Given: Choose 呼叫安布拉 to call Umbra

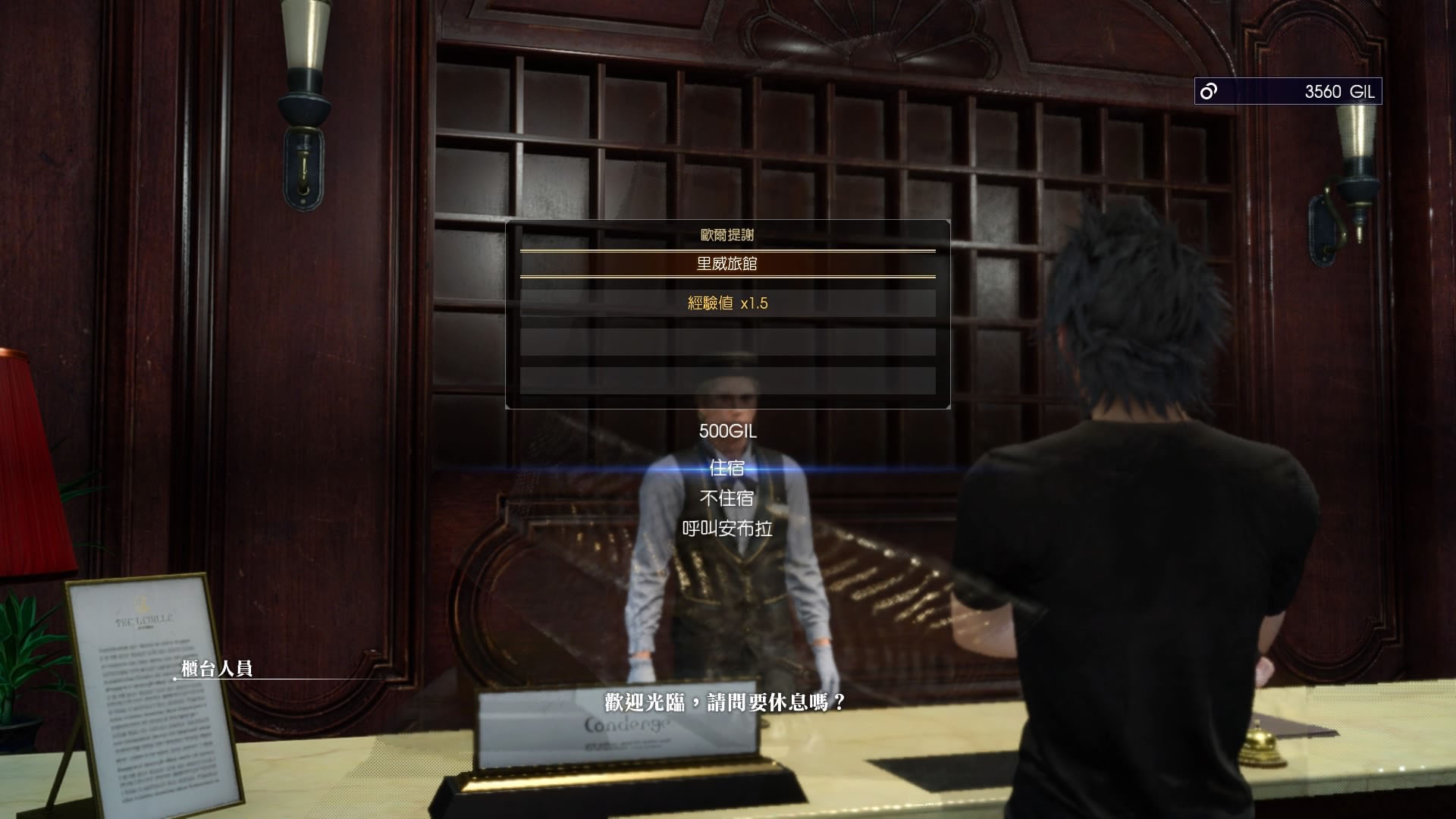Looking at the screenshot, I should coord(726,529).
